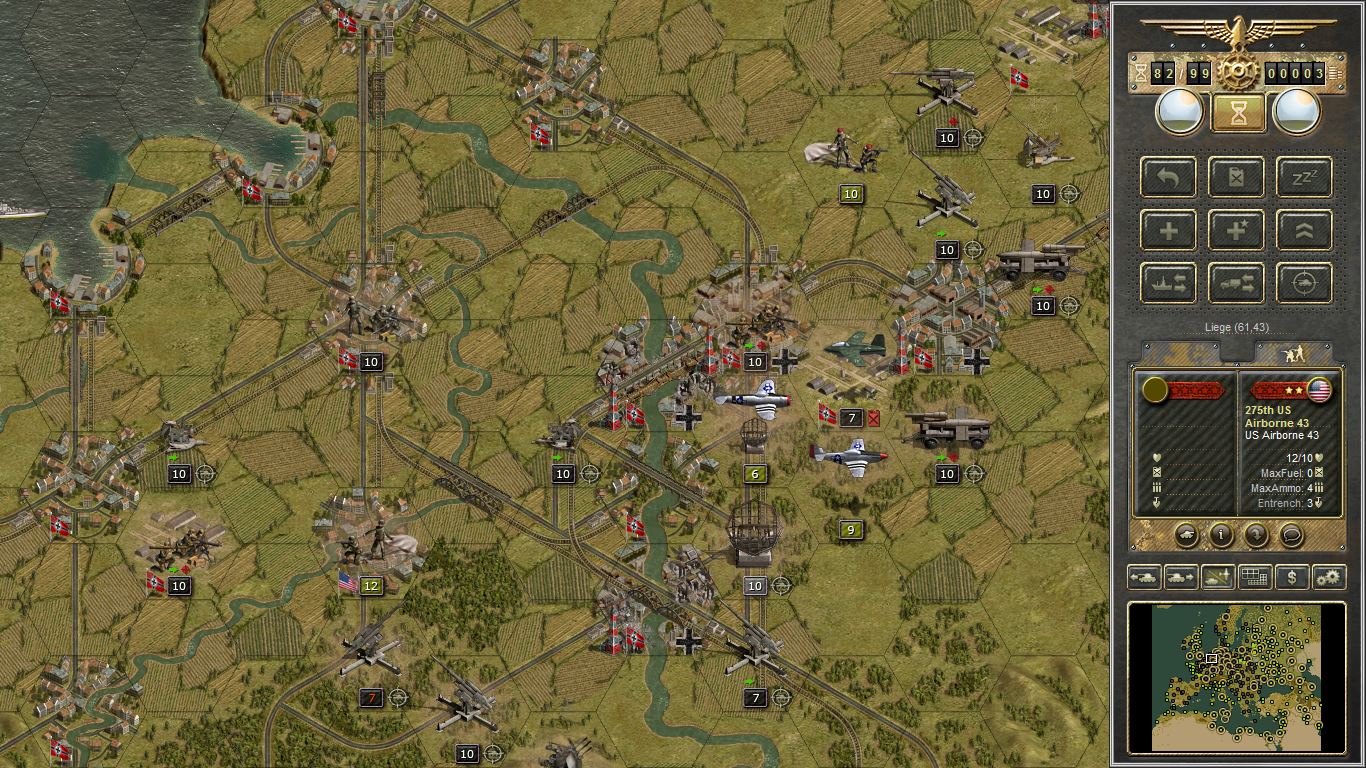1366x768 pixels.
Task: Resupply the unit's fuel and ammo
Action: (1236, 177)
